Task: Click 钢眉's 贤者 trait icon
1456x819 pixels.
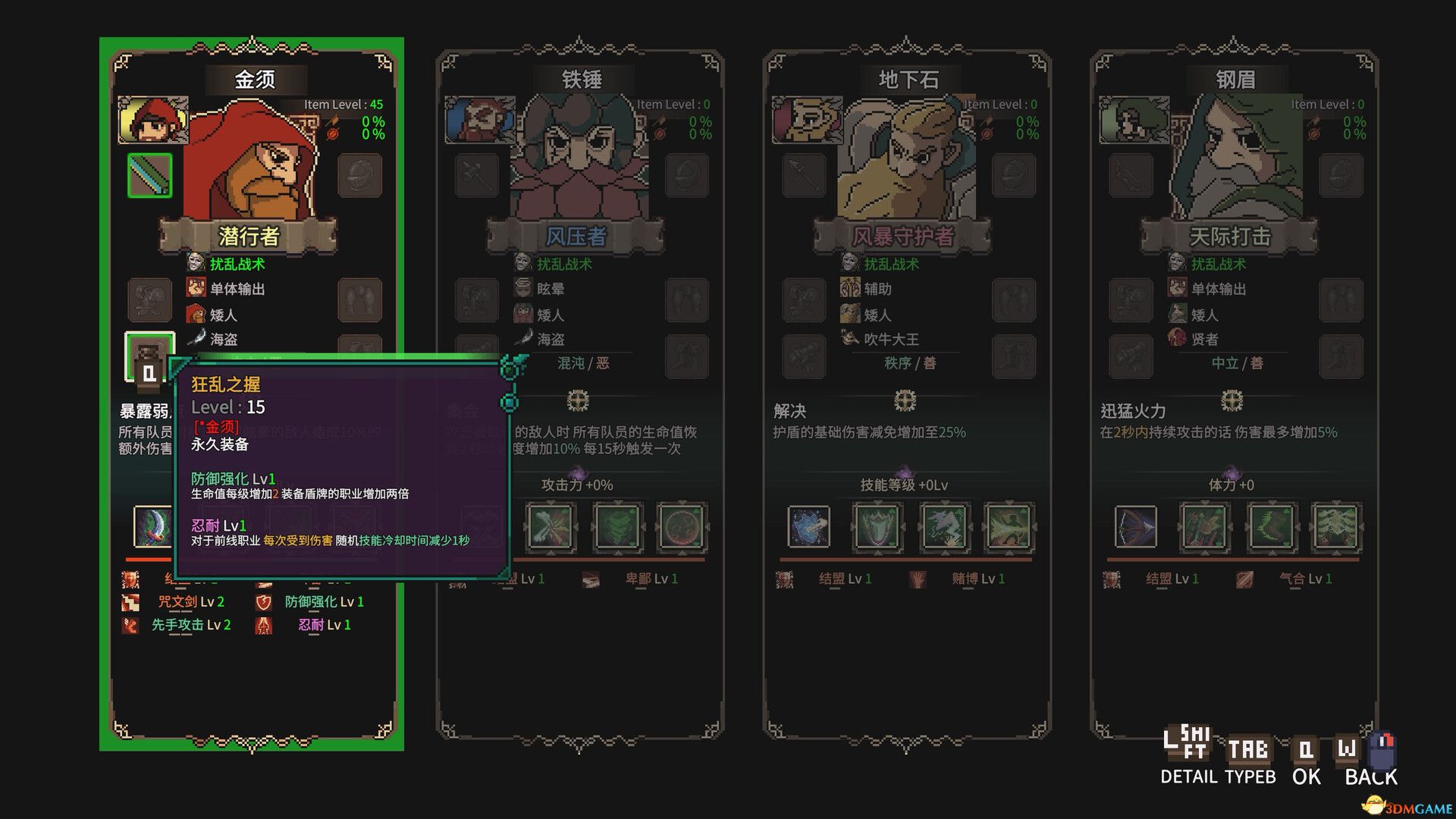Action: 1177,340
